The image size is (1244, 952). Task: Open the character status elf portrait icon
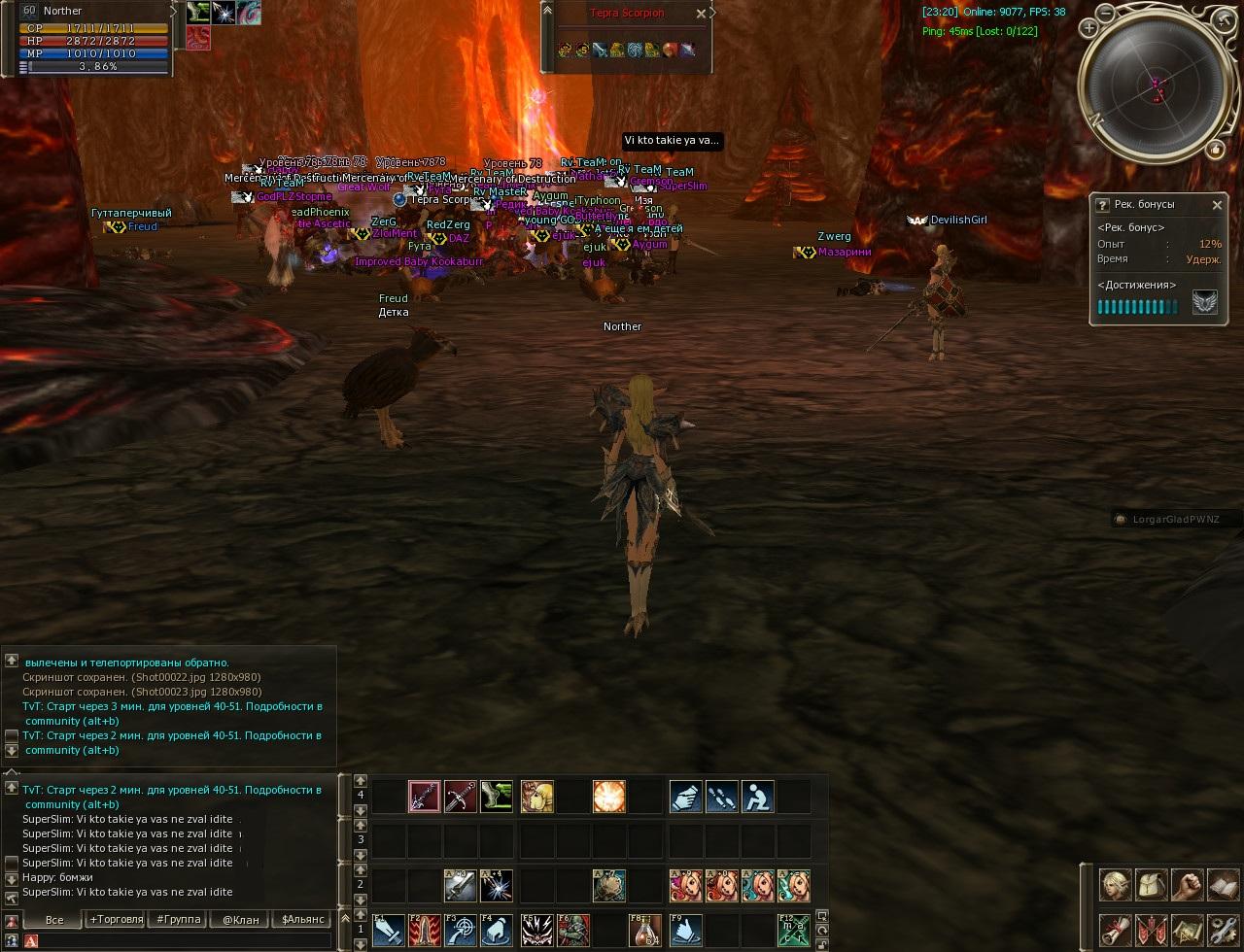point(1115,885)
